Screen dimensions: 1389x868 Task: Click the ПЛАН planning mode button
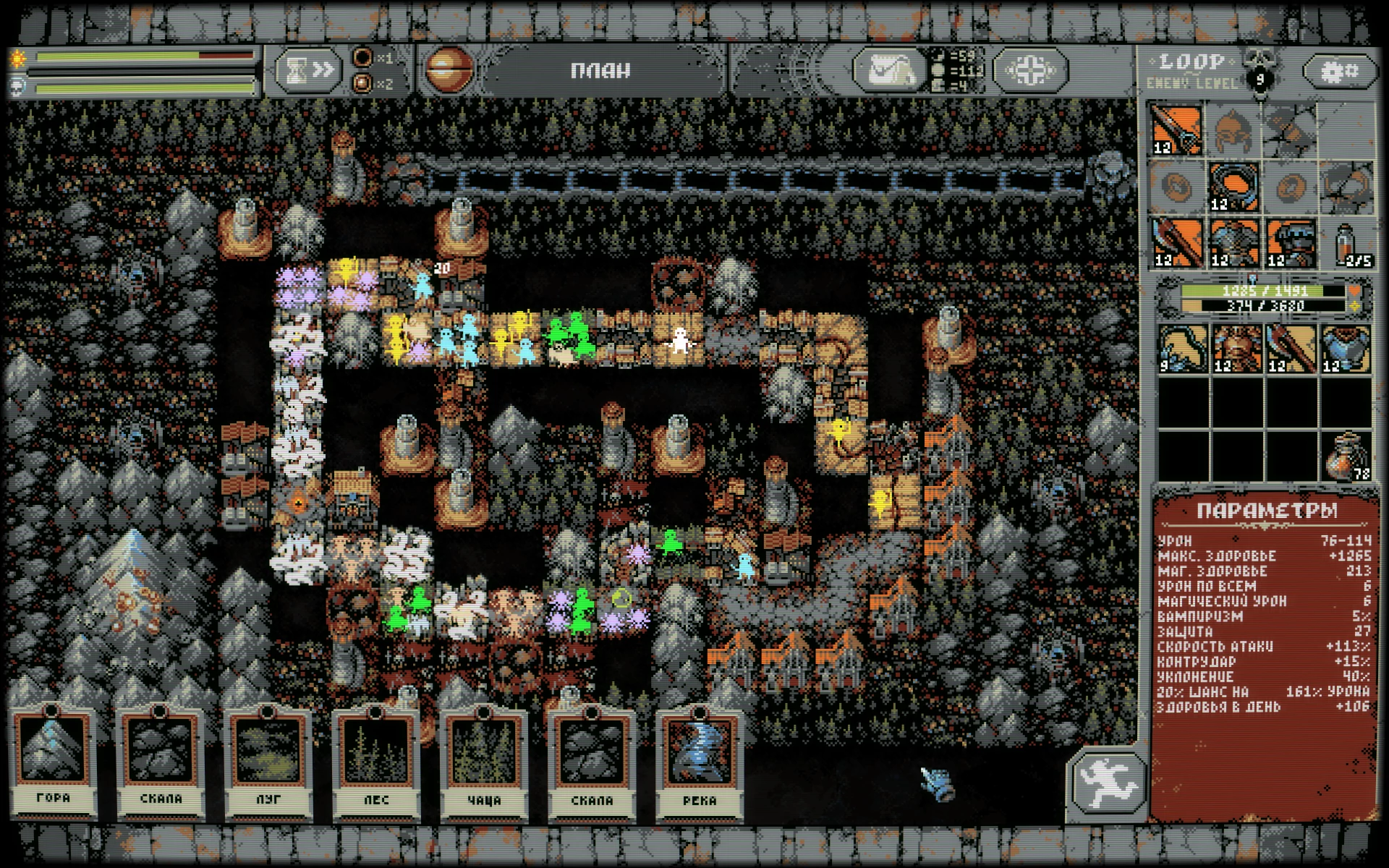[600, 70]
